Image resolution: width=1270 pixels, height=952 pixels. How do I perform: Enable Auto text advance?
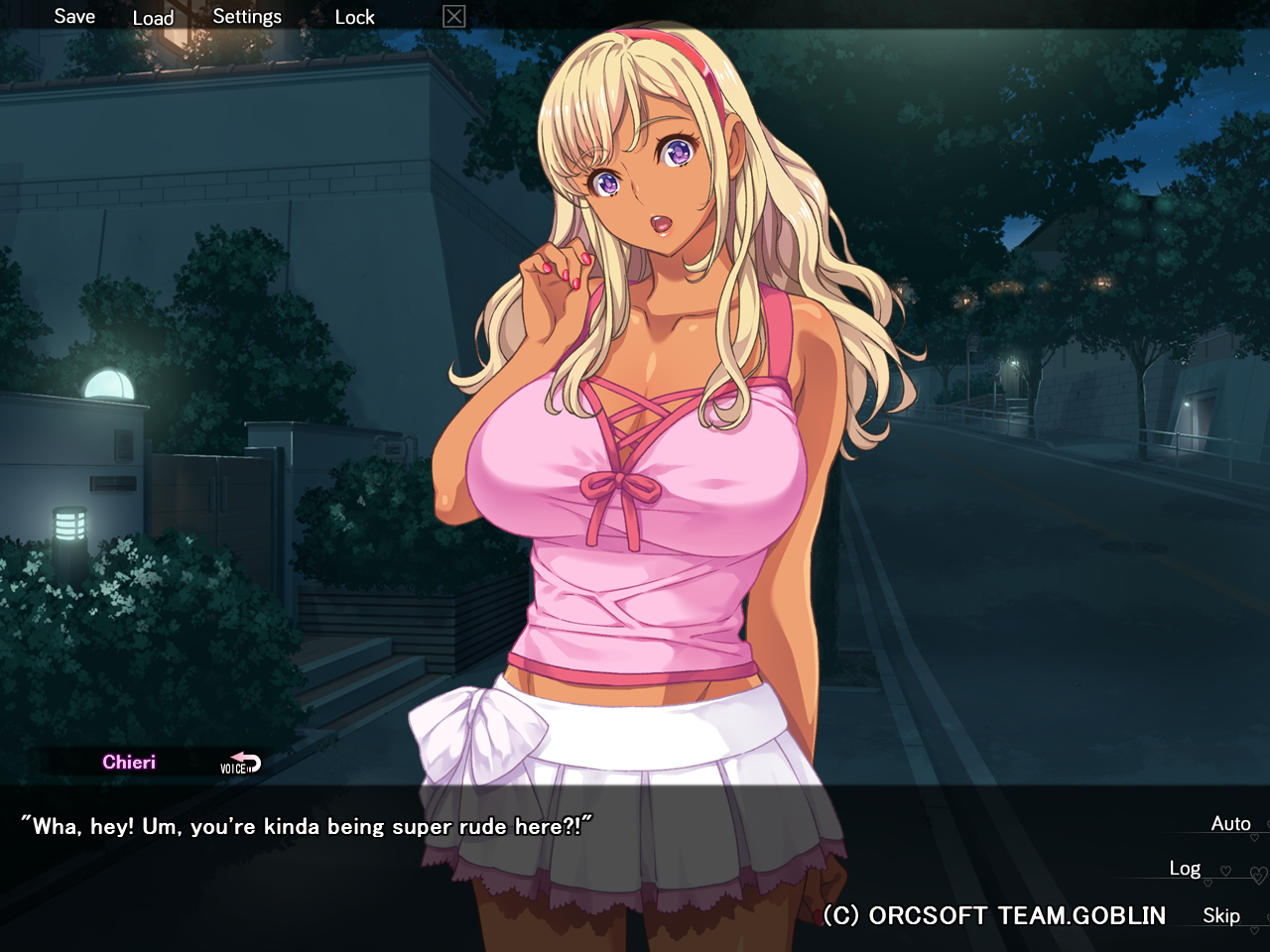click(x=1230, y=824)
